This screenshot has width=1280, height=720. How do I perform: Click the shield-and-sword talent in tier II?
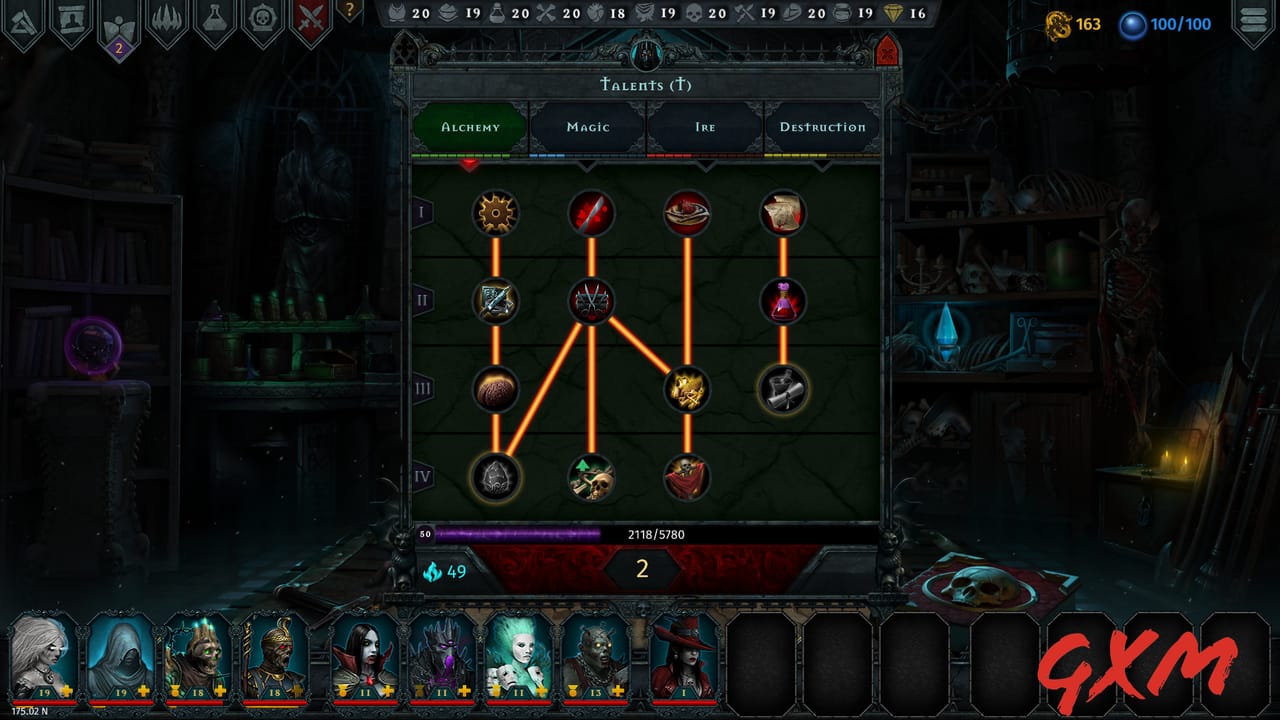(x=495, y=297)
